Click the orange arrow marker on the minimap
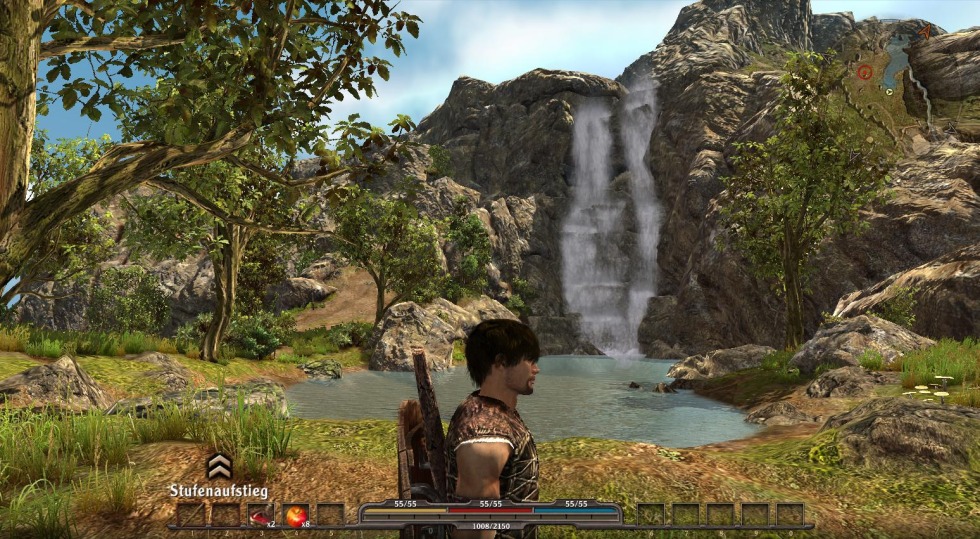The image size is (980, 539). point(924,32)
